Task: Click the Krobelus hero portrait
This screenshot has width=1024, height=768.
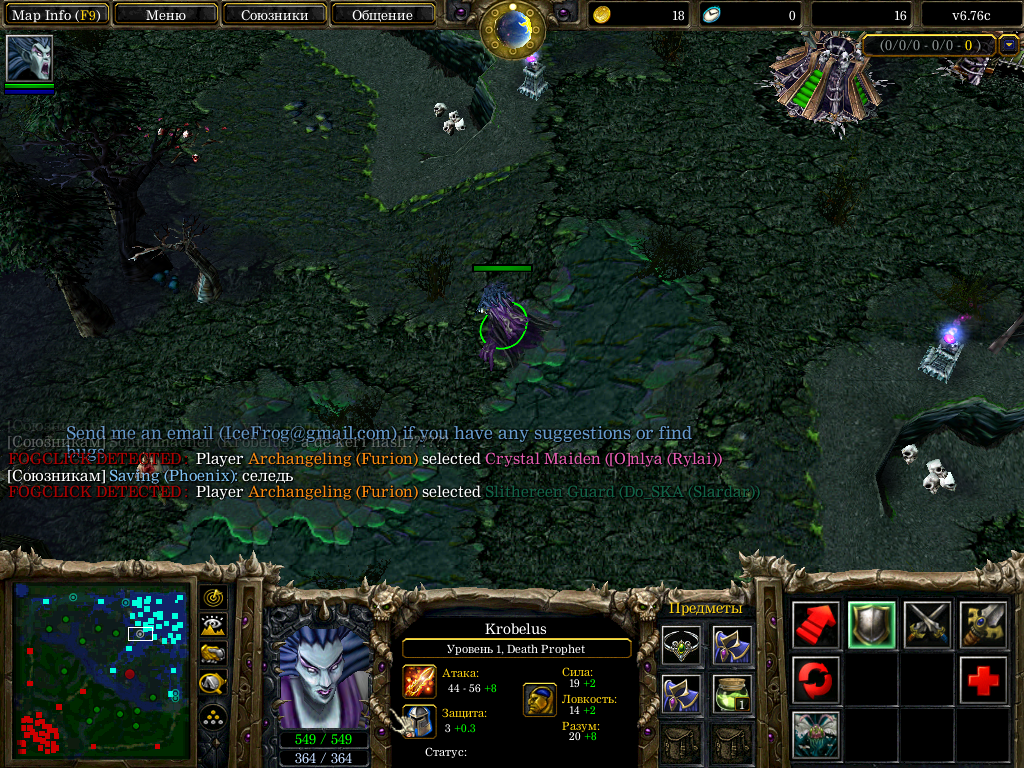Action: [323, 676]
